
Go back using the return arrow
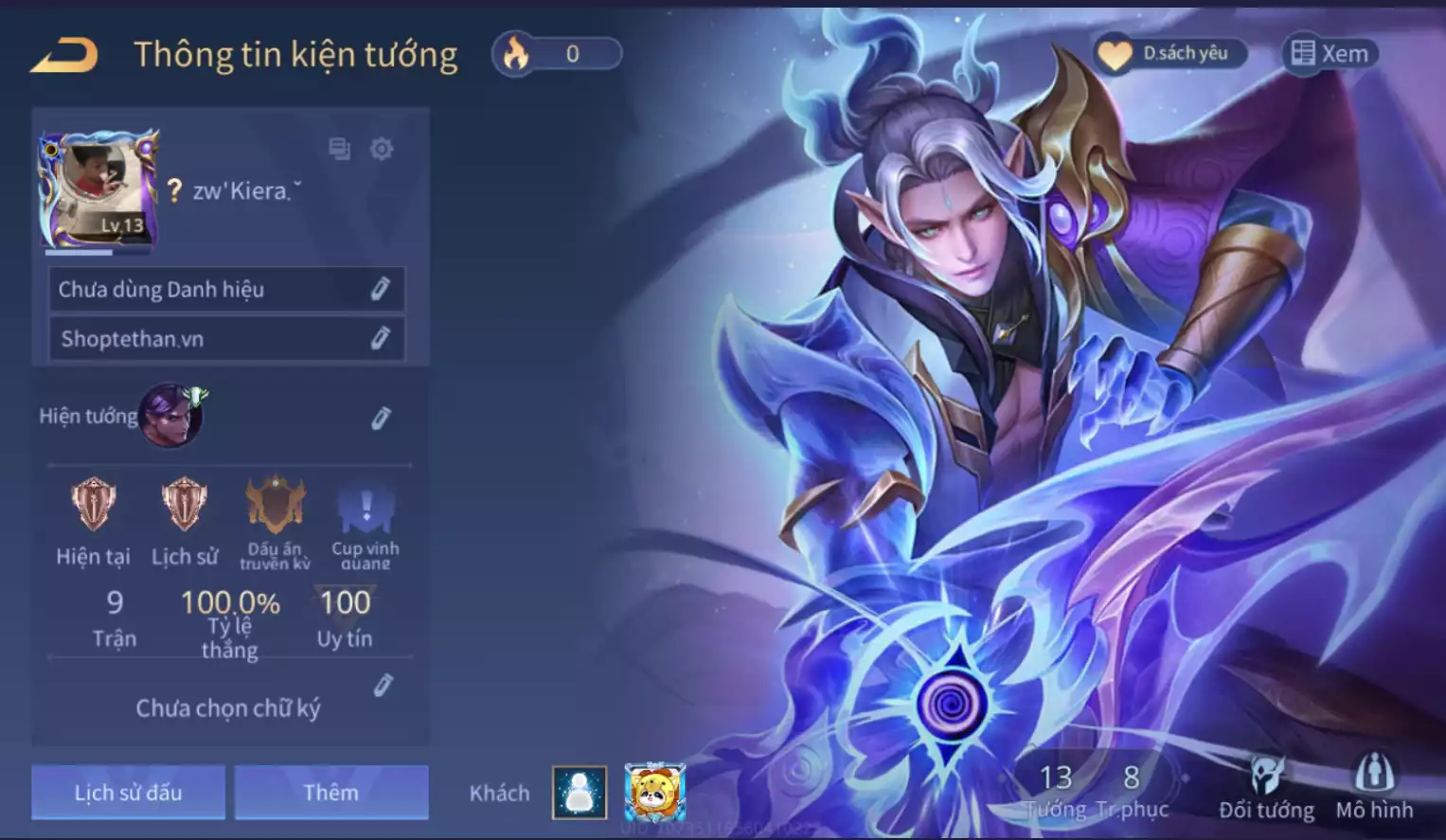[64, 55]
